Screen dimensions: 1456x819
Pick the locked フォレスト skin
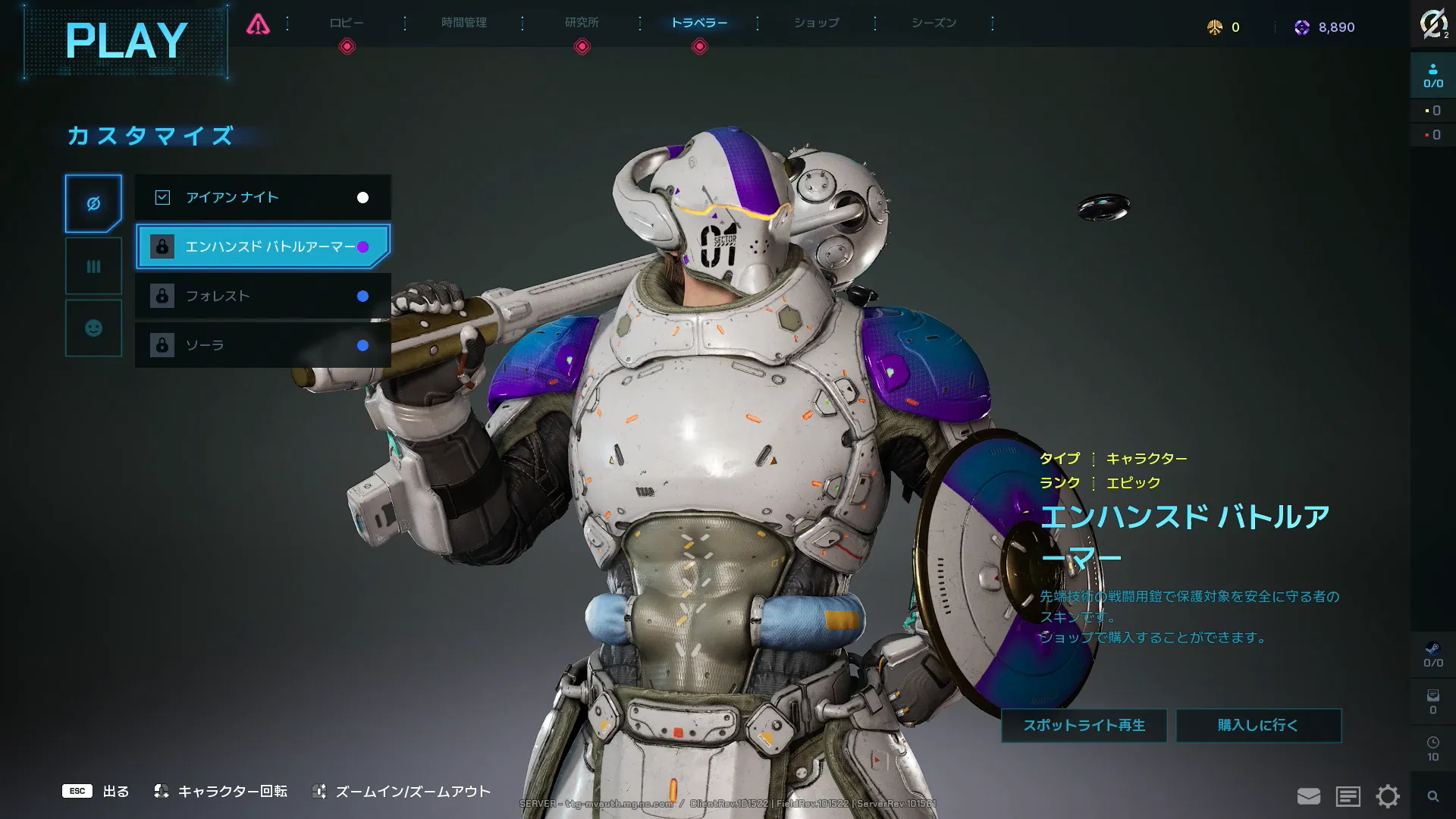(262, 296)
